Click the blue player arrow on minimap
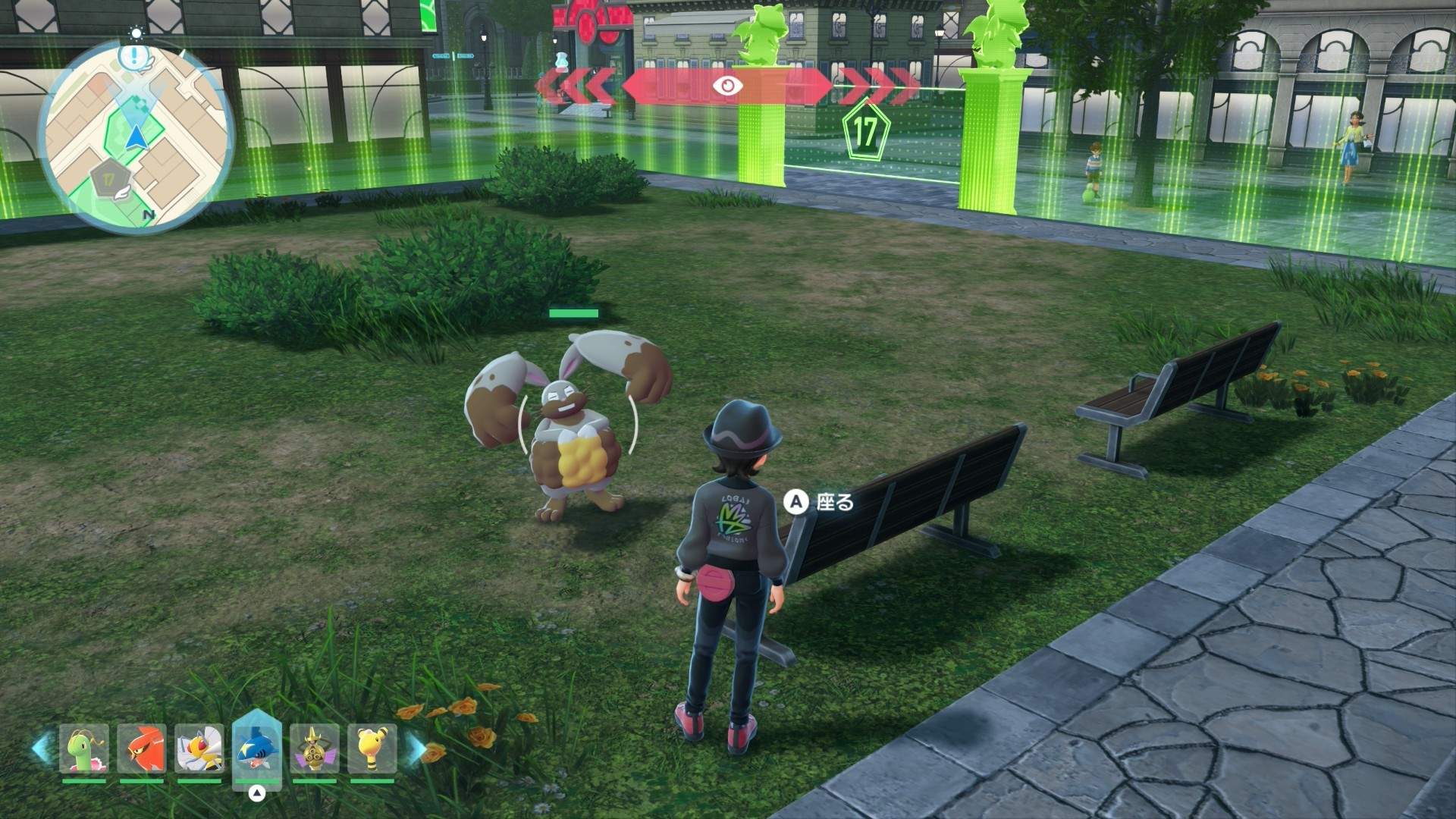This screenshot has width=1456, height=819. tap(136, 138)
